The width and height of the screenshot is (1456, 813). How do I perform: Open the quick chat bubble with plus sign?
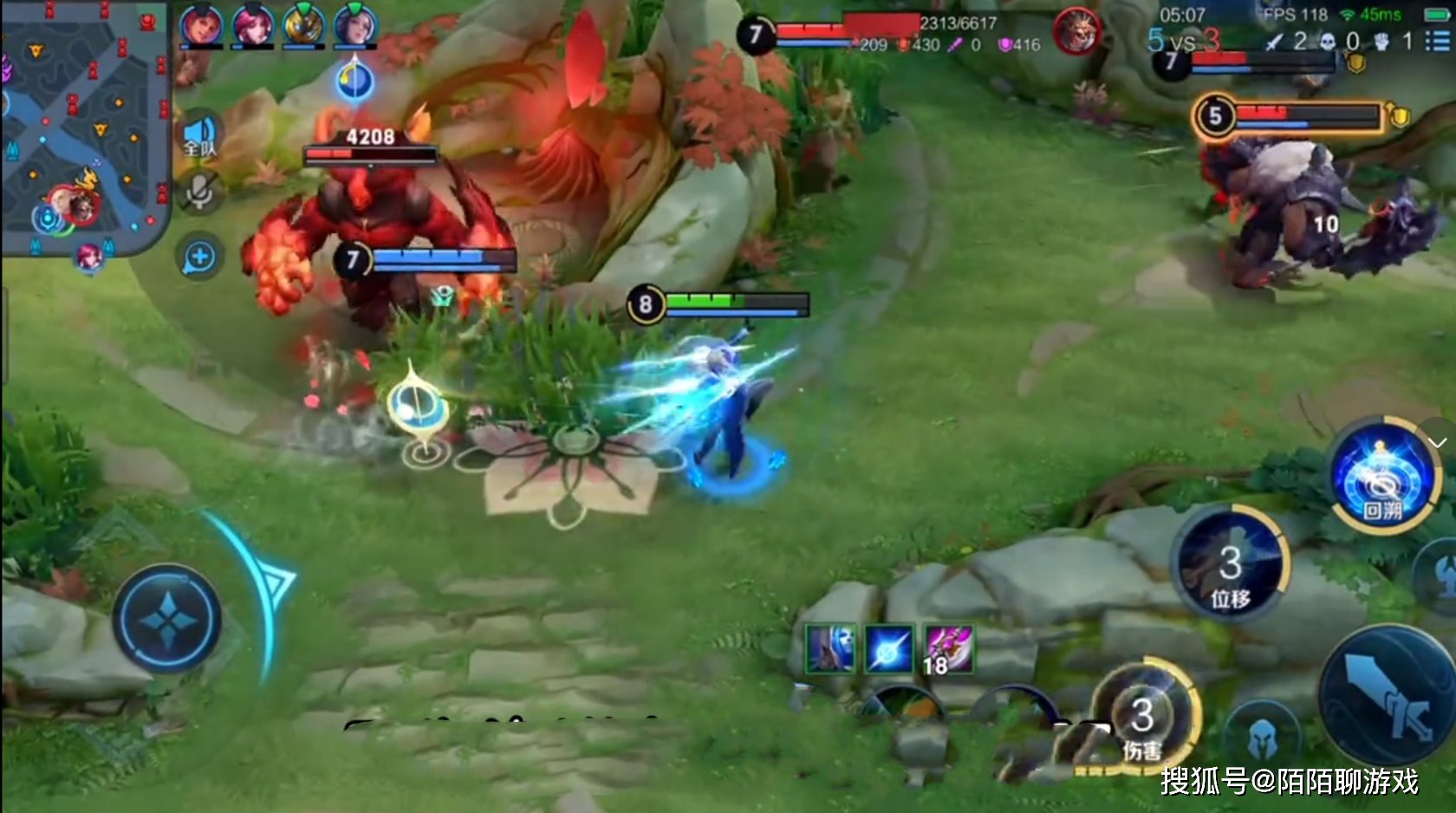click(x=199, y=257)
